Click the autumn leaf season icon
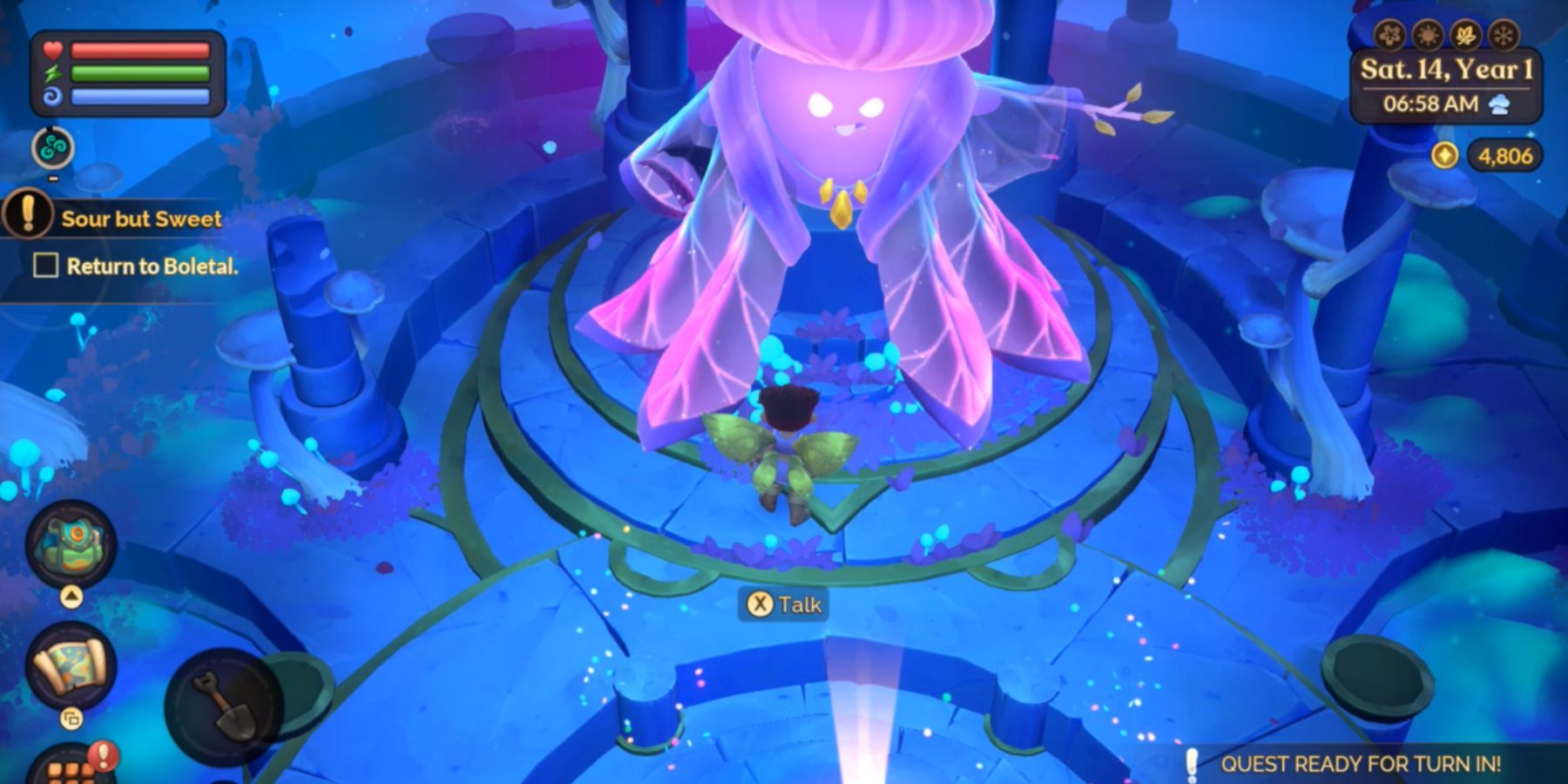1568x784 pixels. pos(1464,37)
